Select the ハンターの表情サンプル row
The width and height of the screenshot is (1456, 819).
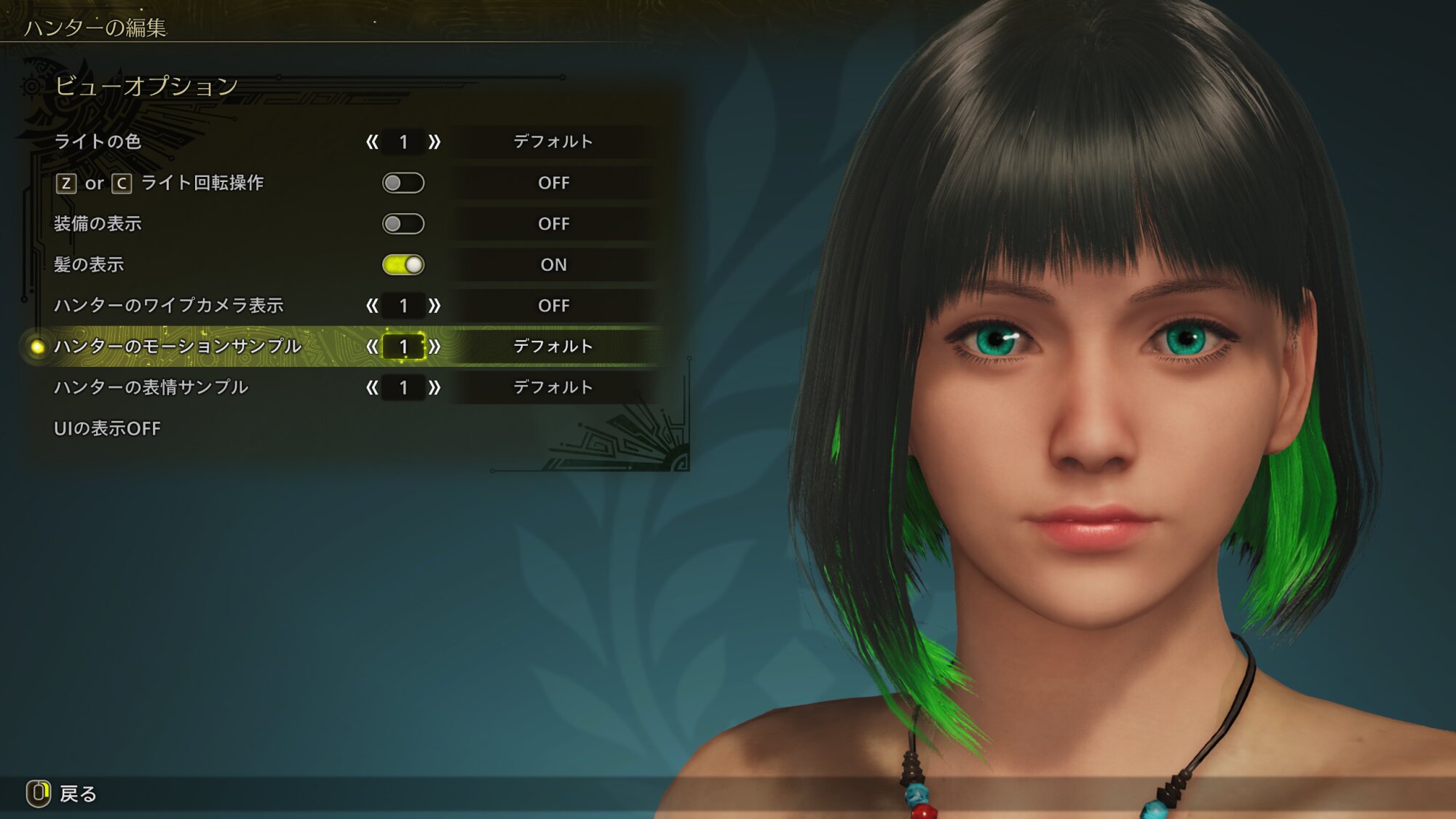pyautogui.click(x=151, y=387)
